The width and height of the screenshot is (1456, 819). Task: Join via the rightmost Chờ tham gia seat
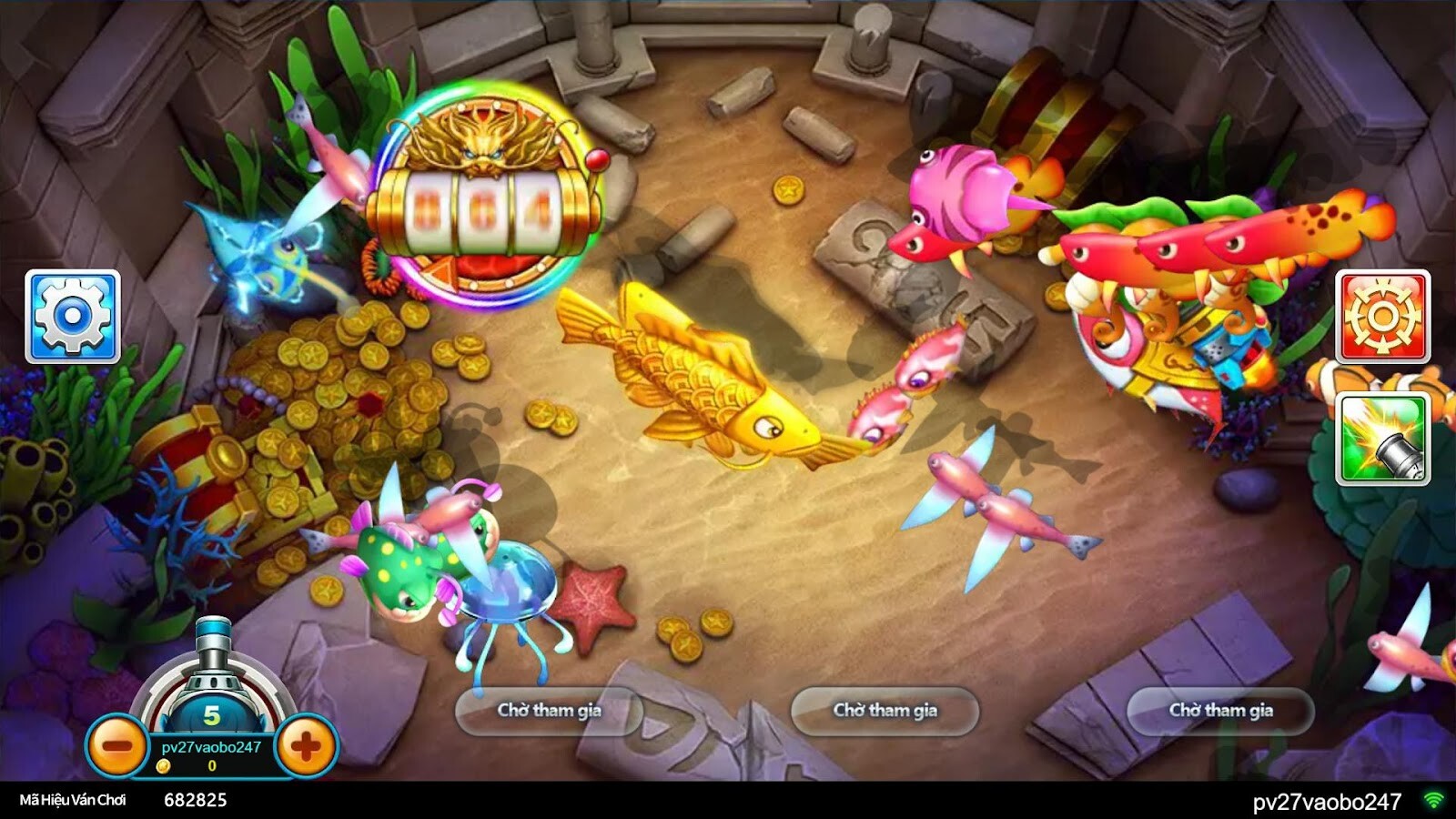pyautogui.click(x=1221, y=712)
